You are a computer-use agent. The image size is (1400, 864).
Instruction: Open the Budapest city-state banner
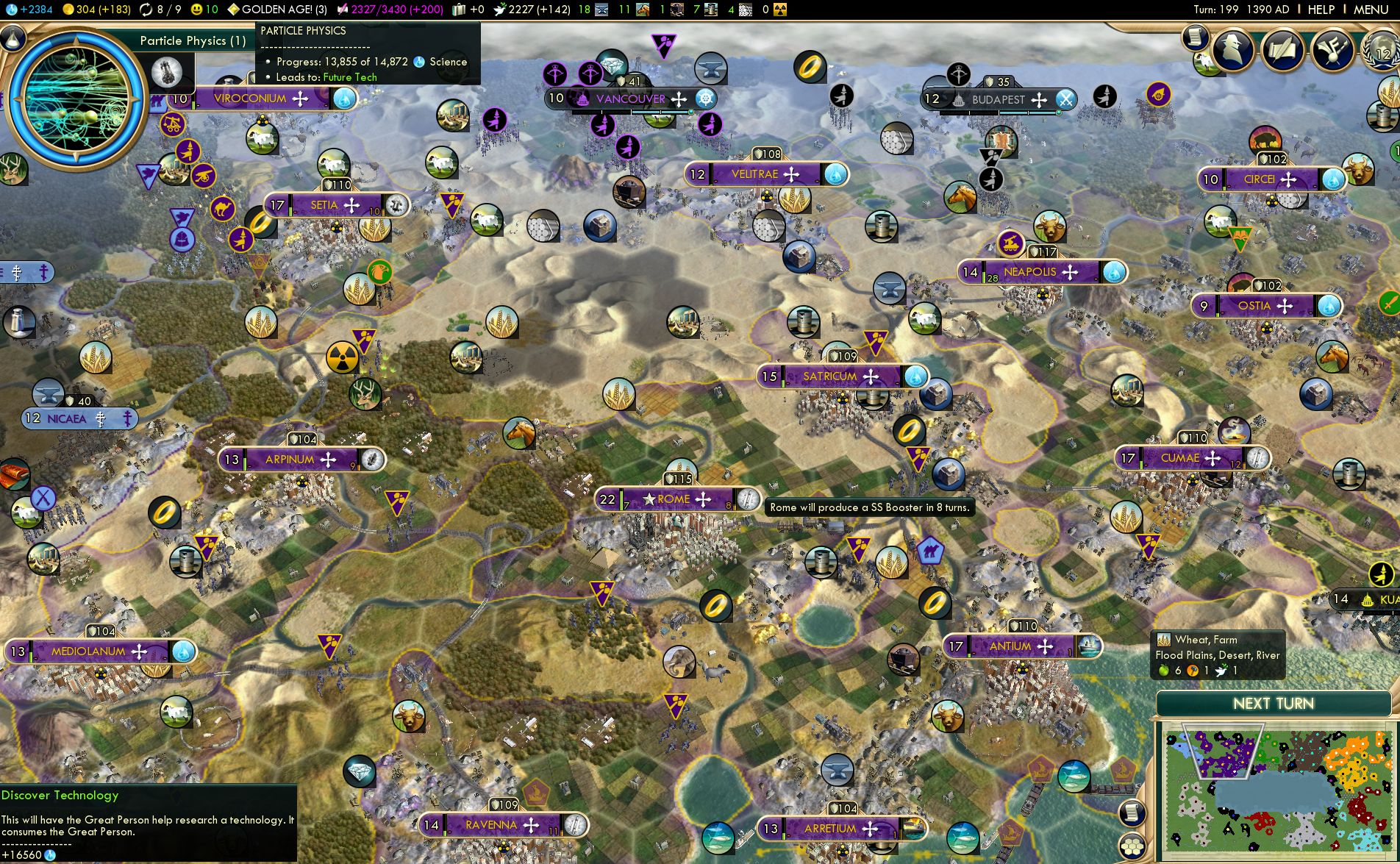[x=998, y=99]
